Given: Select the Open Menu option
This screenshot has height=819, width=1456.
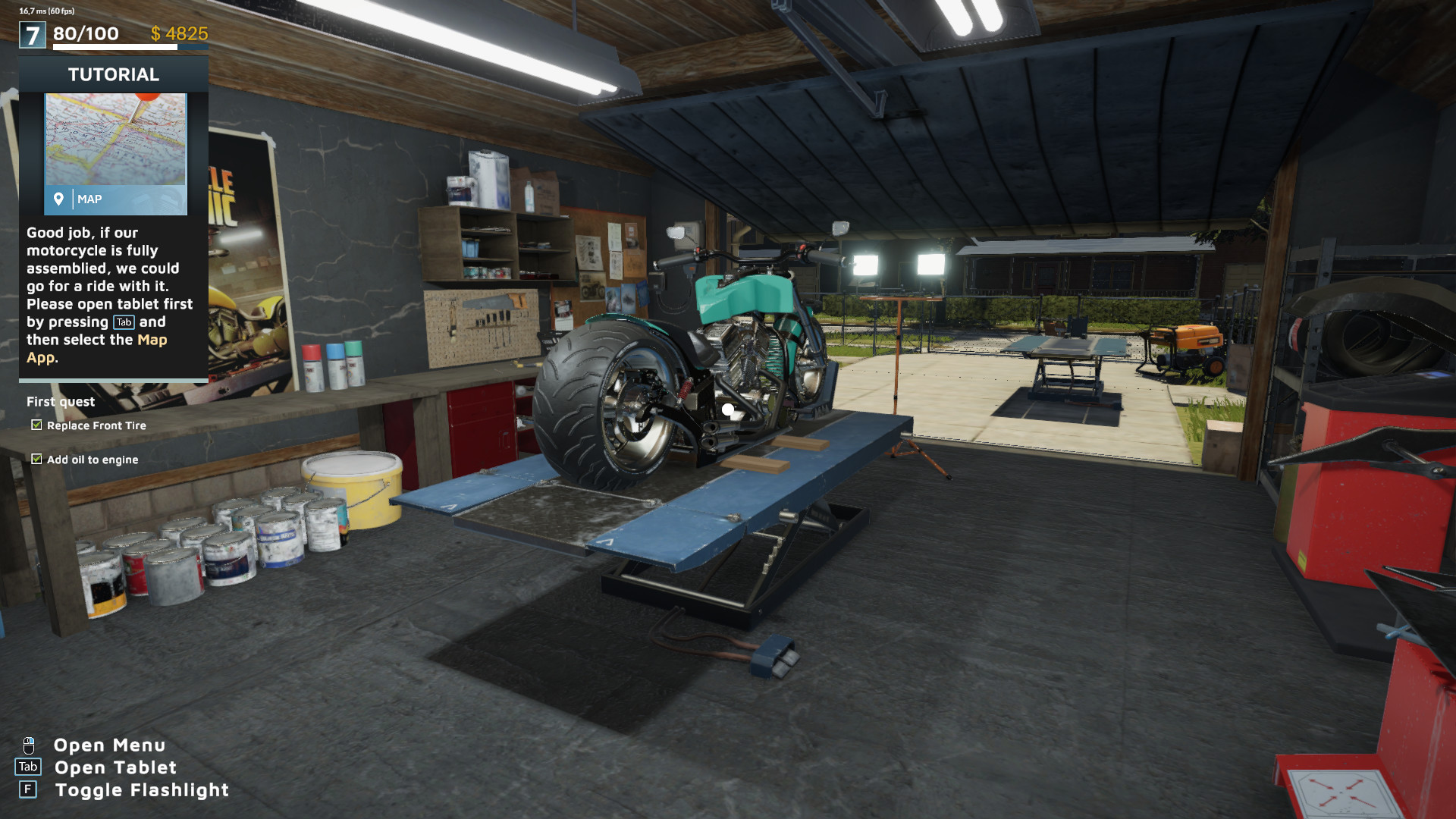Looking at the screenshot, I should tap(109, 745).
